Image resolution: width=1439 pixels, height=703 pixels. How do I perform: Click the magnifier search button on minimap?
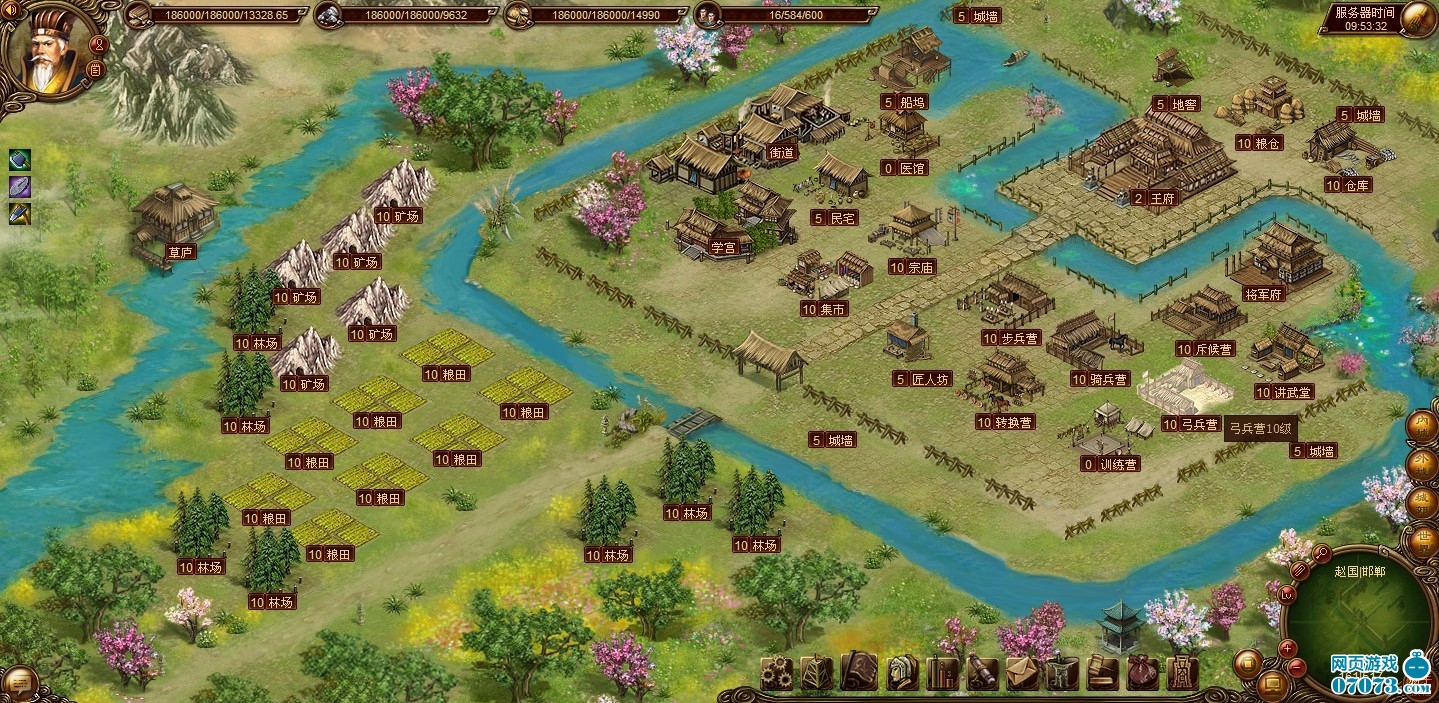[x=1320, y=553]
